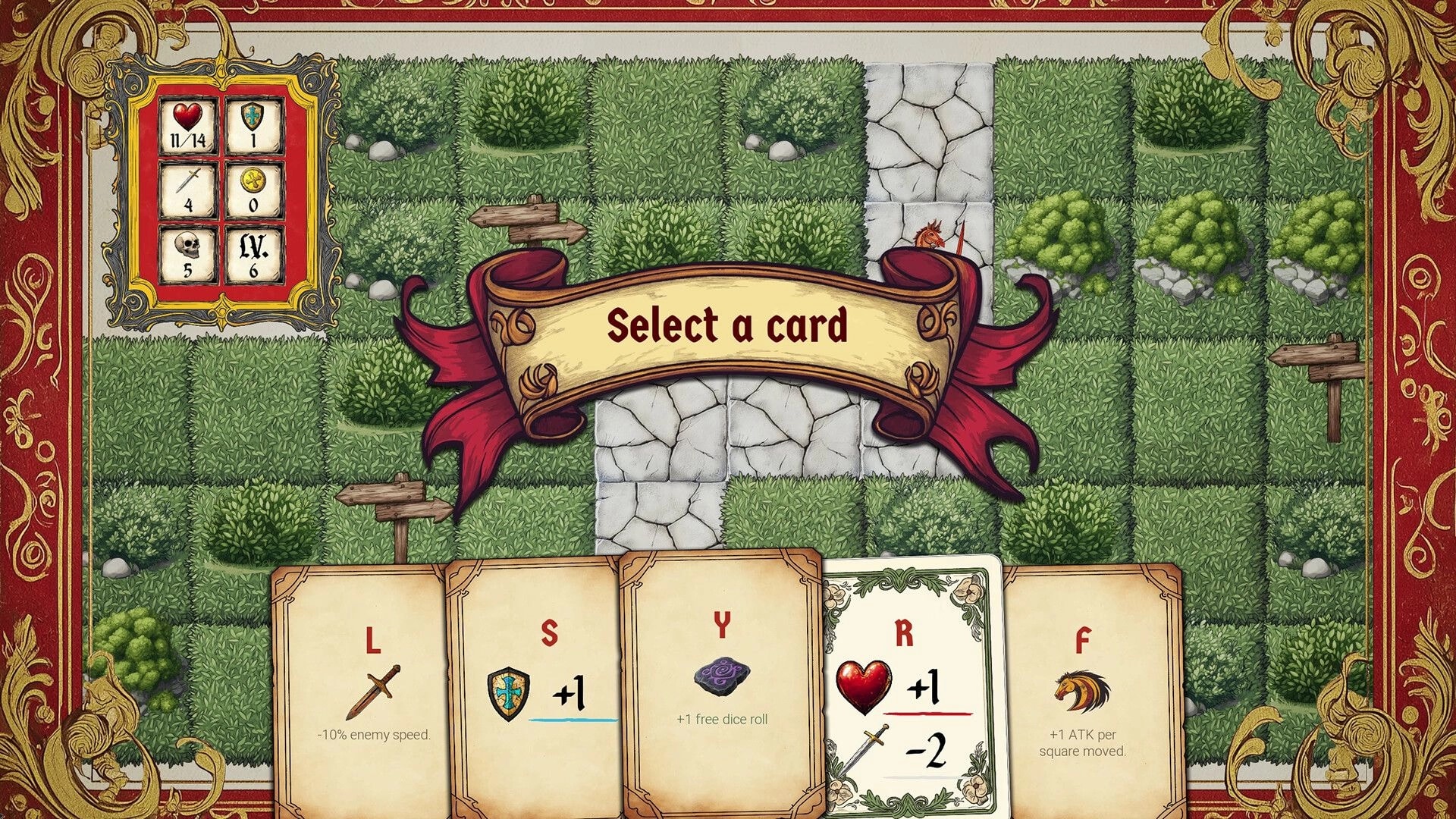Click the gold coin icon showing 0
Viewport: 1456px width, 819px height.
click(x=256, y=187)
